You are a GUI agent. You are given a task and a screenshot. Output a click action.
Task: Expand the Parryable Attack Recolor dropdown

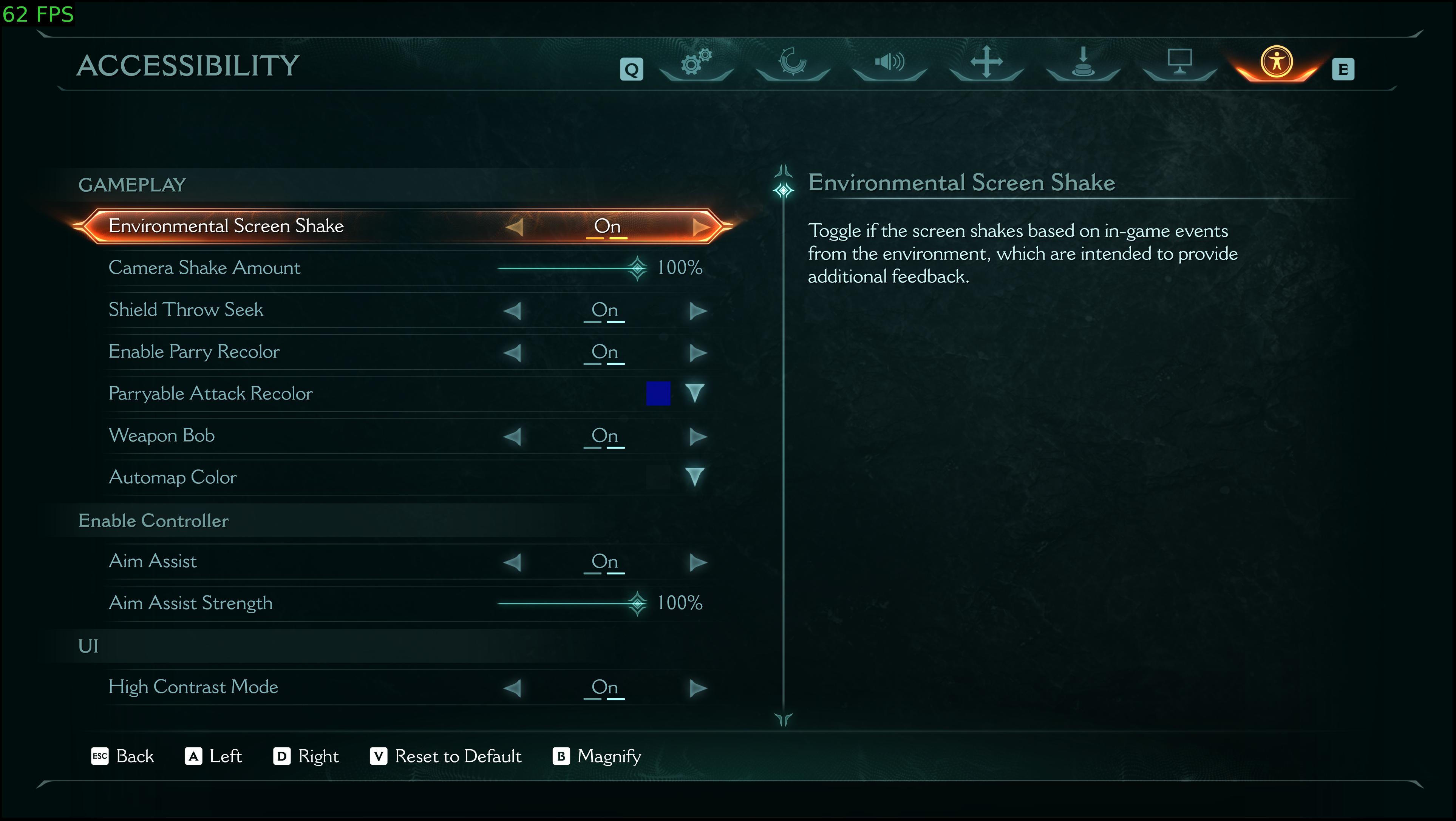point(695,393)
